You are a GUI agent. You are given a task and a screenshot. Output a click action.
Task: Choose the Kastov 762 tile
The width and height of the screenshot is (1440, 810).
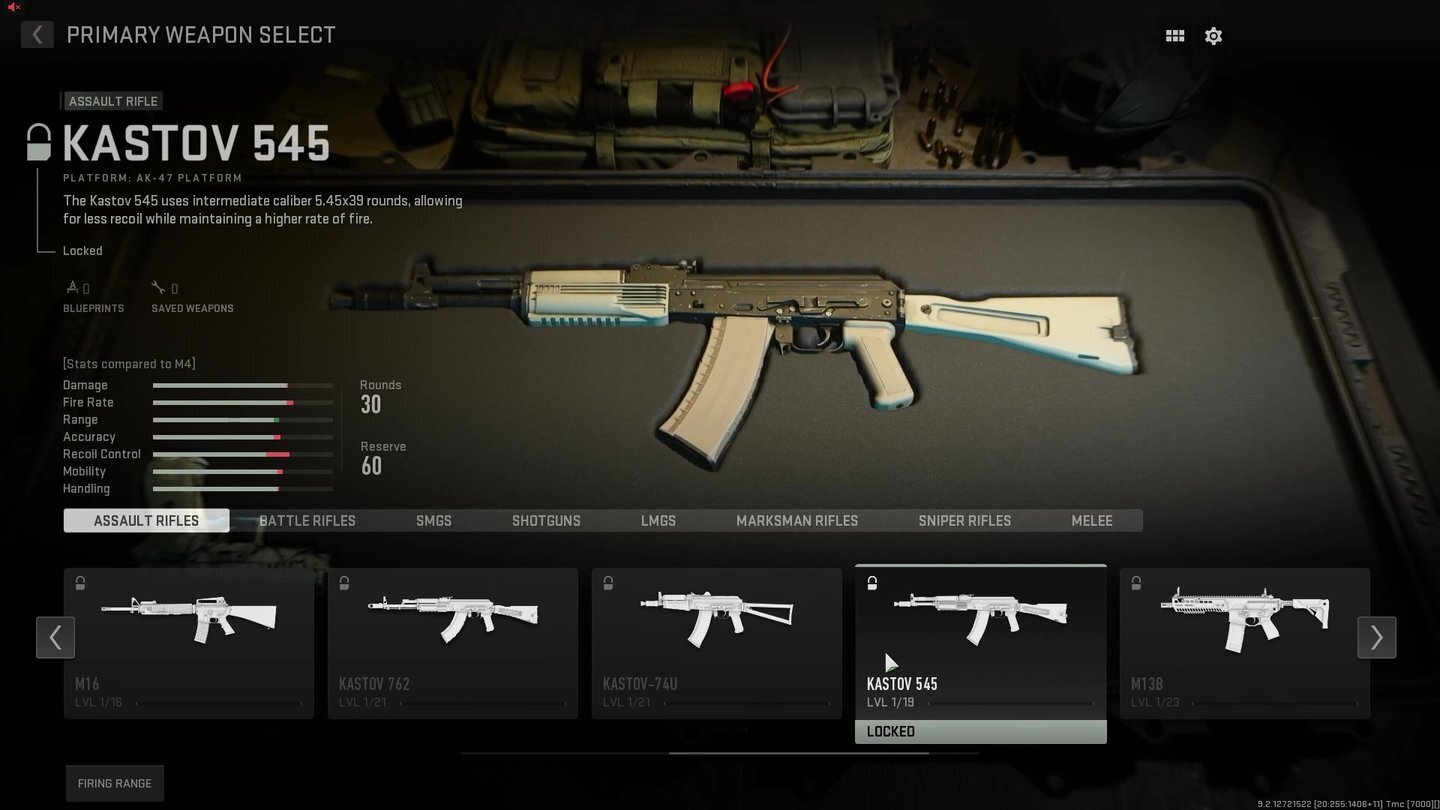(453, 642)
